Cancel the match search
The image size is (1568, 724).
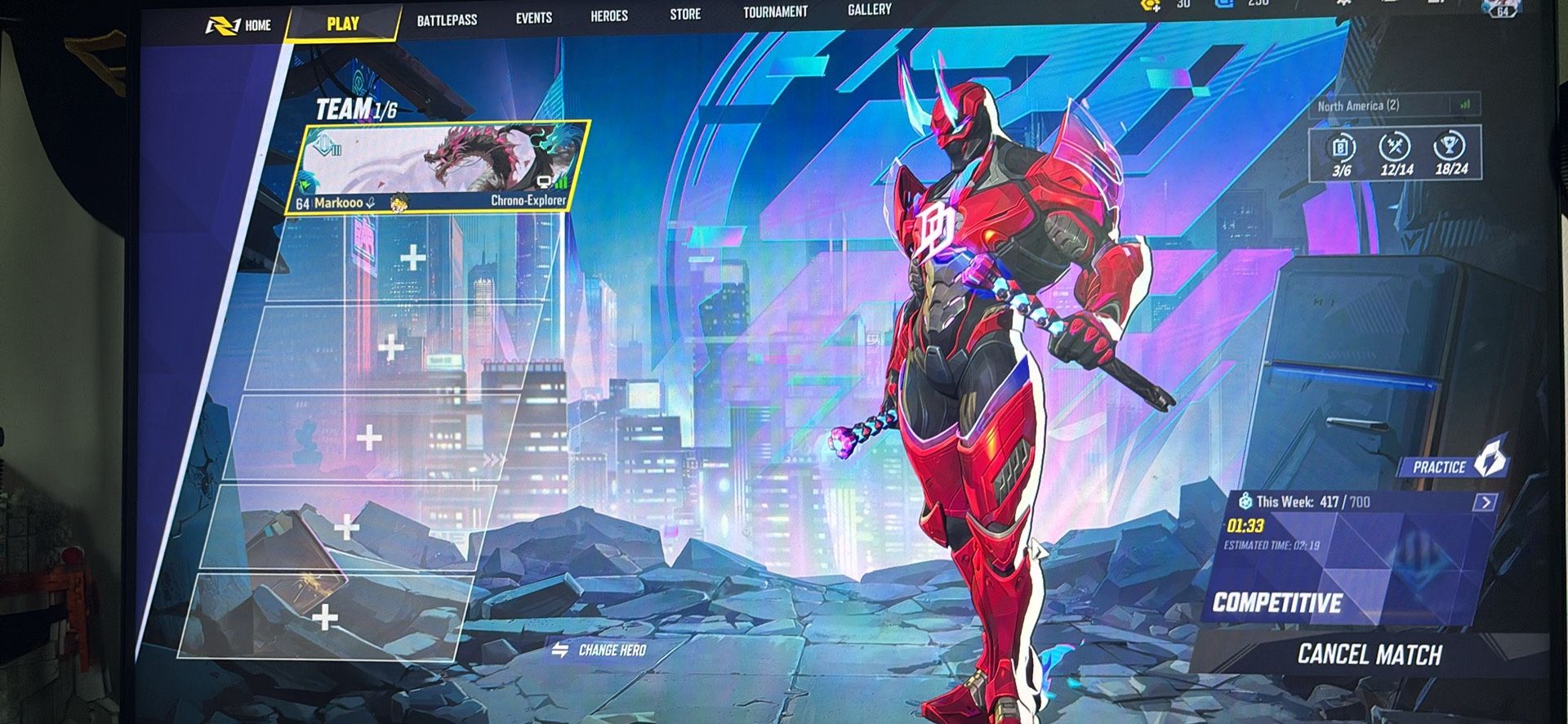[x=1369, y=655]
